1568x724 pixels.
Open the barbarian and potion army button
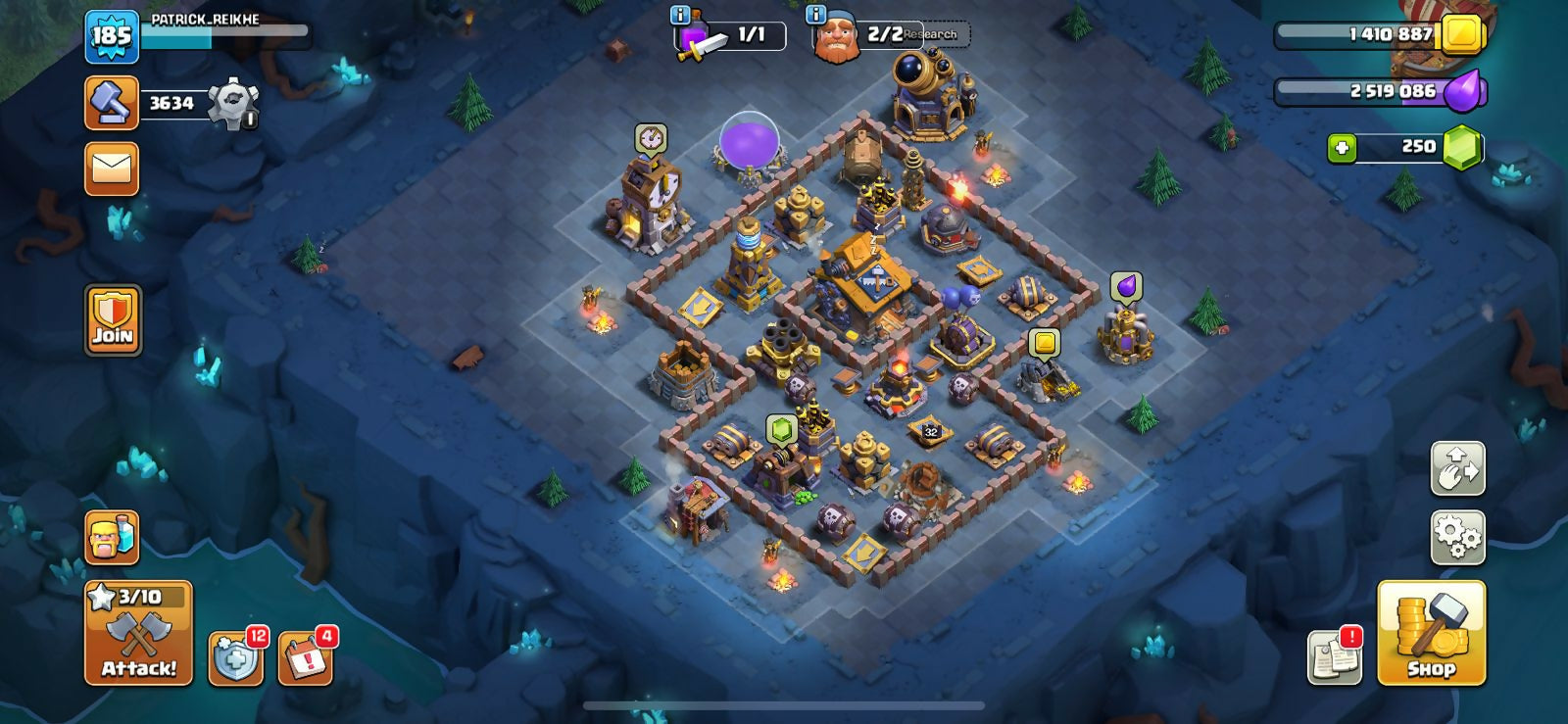[111, 537]
